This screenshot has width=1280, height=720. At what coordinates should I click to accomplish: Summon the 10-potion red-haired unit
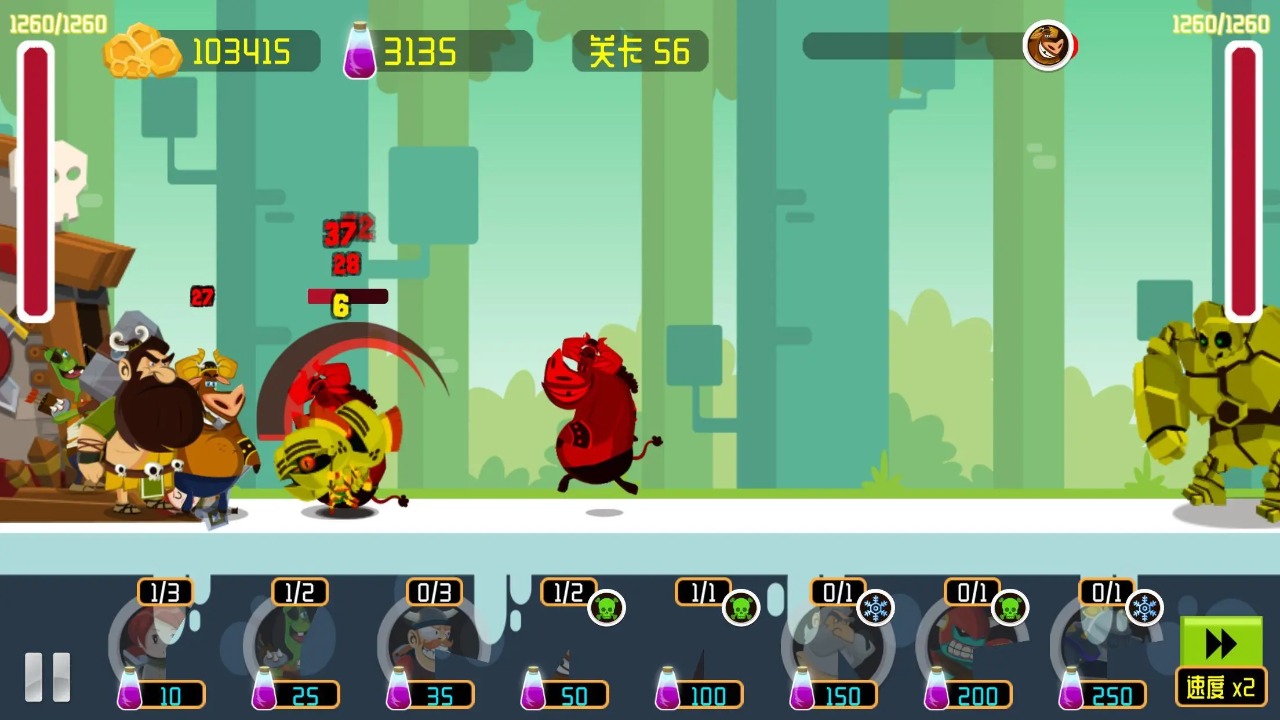160,645
